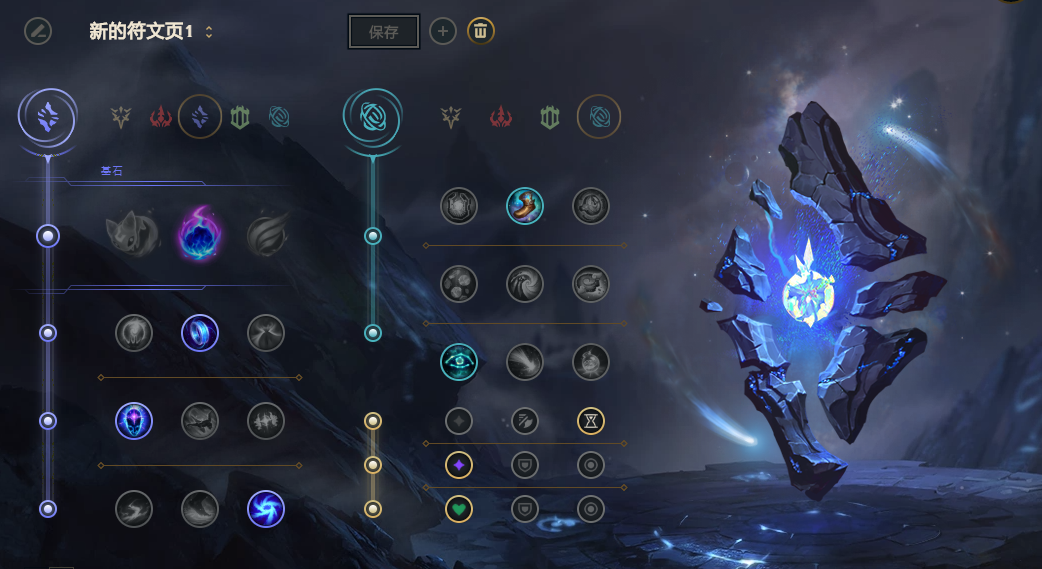
Task: Select the Cosmic Insight eye rune
Action: [459, 362]
